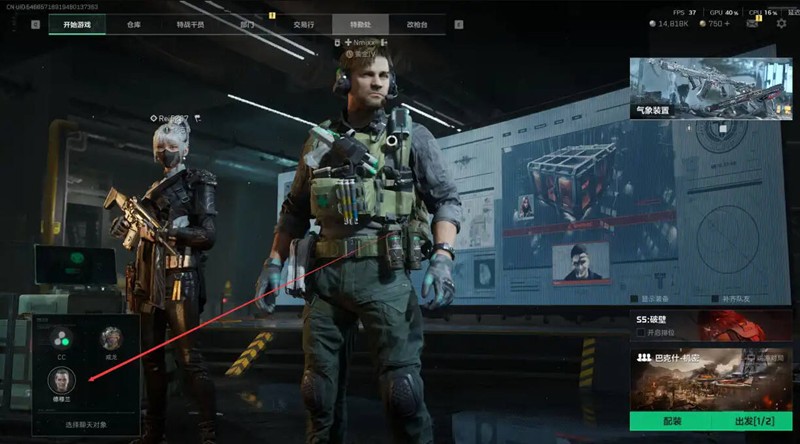Open the gear settings icon
The height and width of the screenshot is (444, 800).
(781, 23)
